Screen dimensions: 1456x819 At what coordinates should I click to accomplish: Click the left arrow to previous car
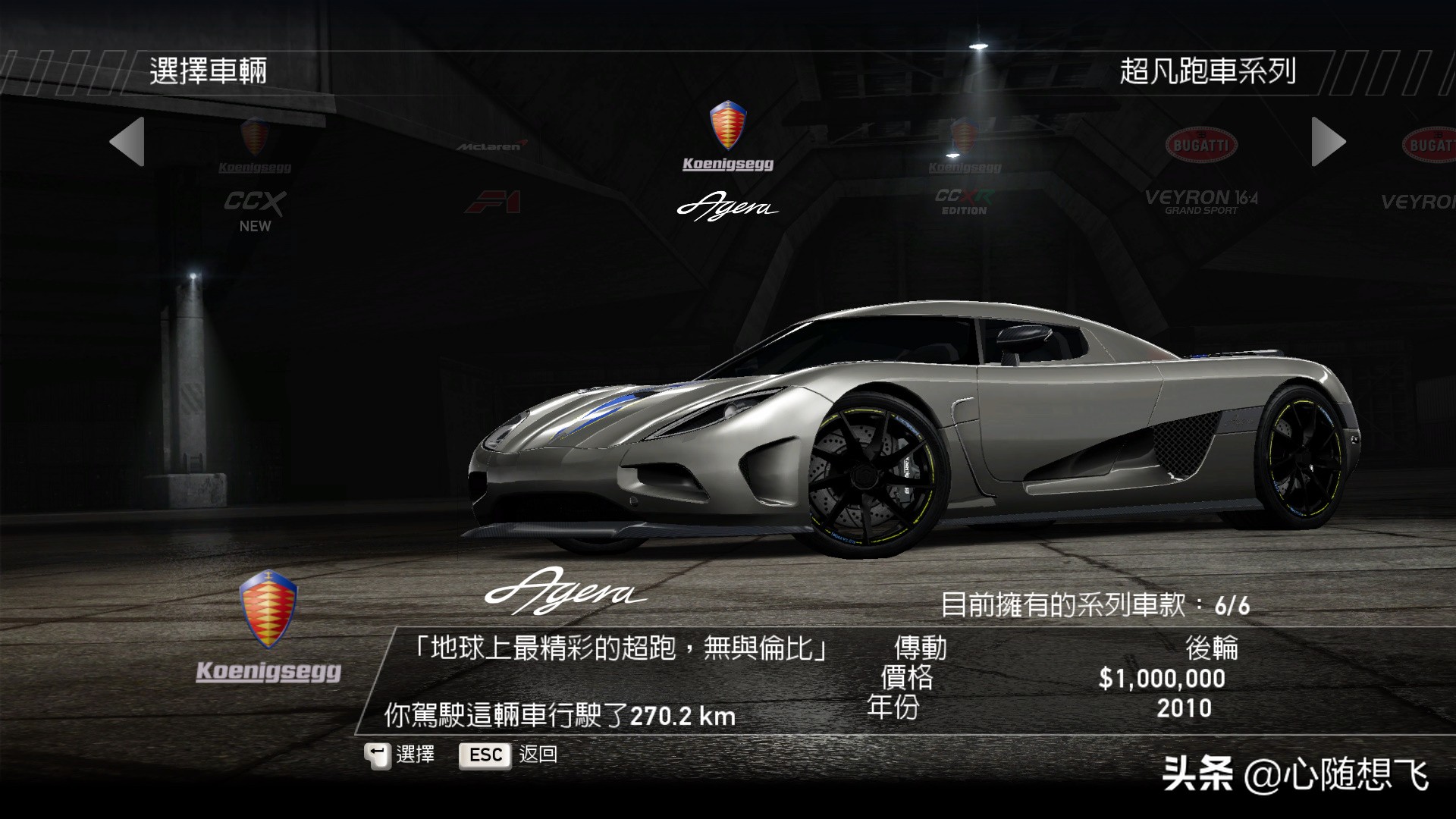pos(127,142)
